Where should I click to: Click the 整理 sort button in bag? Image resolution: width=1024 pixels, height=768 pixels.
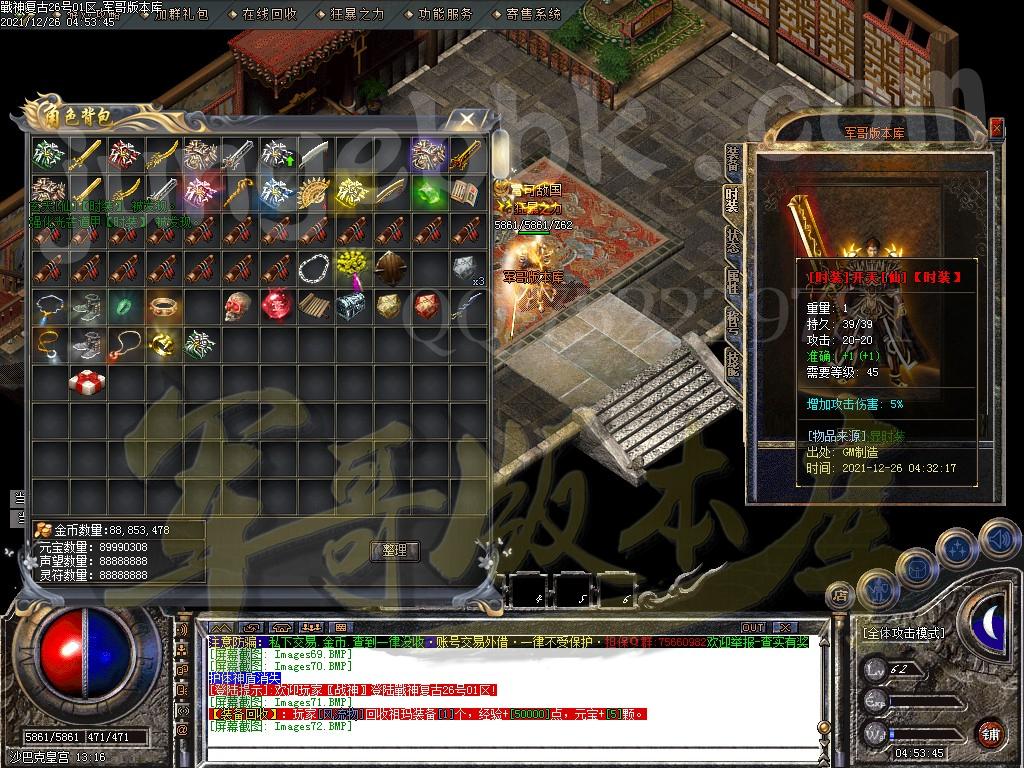pos(395,550)
